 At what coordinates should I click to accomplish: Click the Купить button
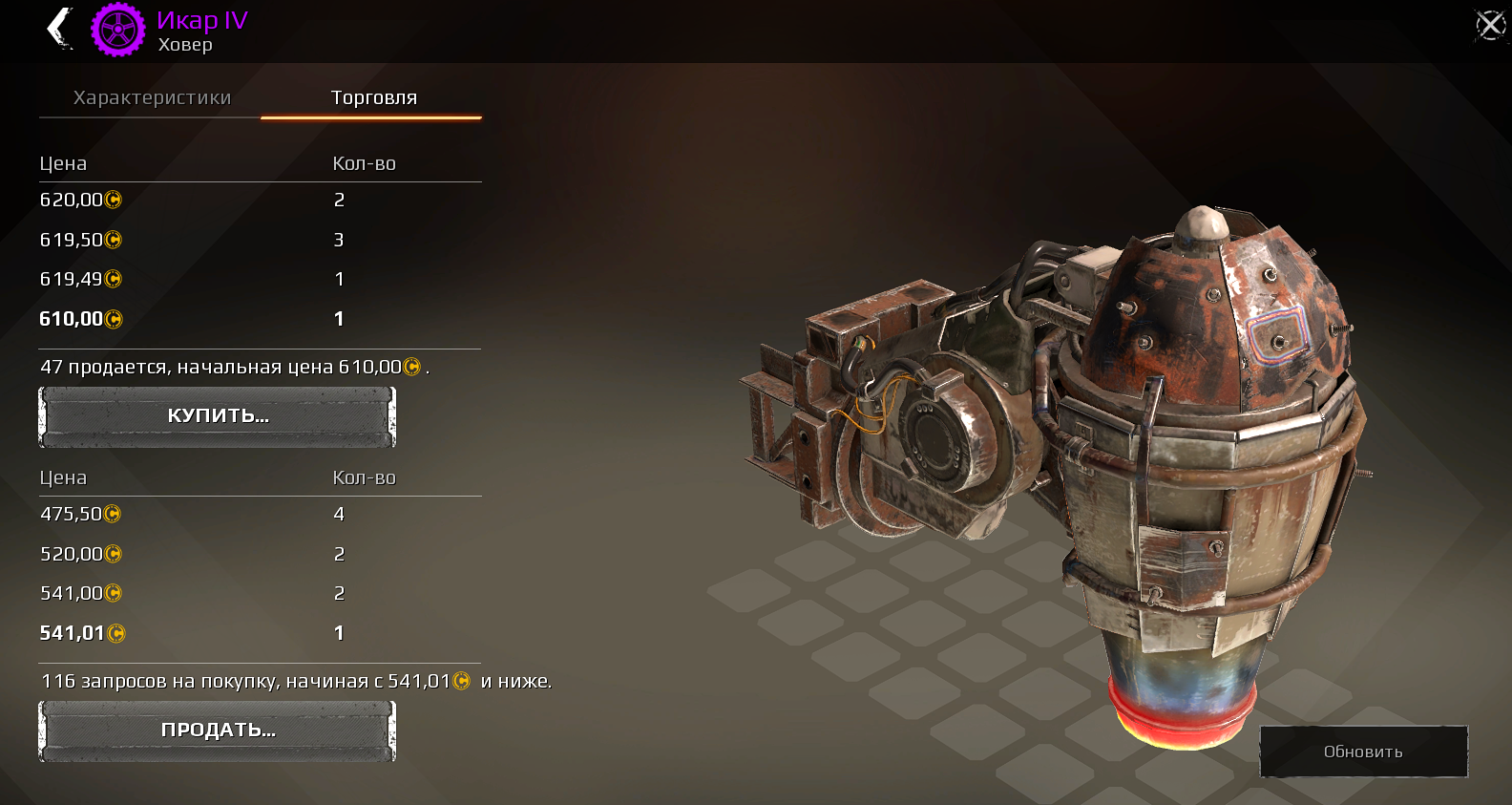click(218, 416)
